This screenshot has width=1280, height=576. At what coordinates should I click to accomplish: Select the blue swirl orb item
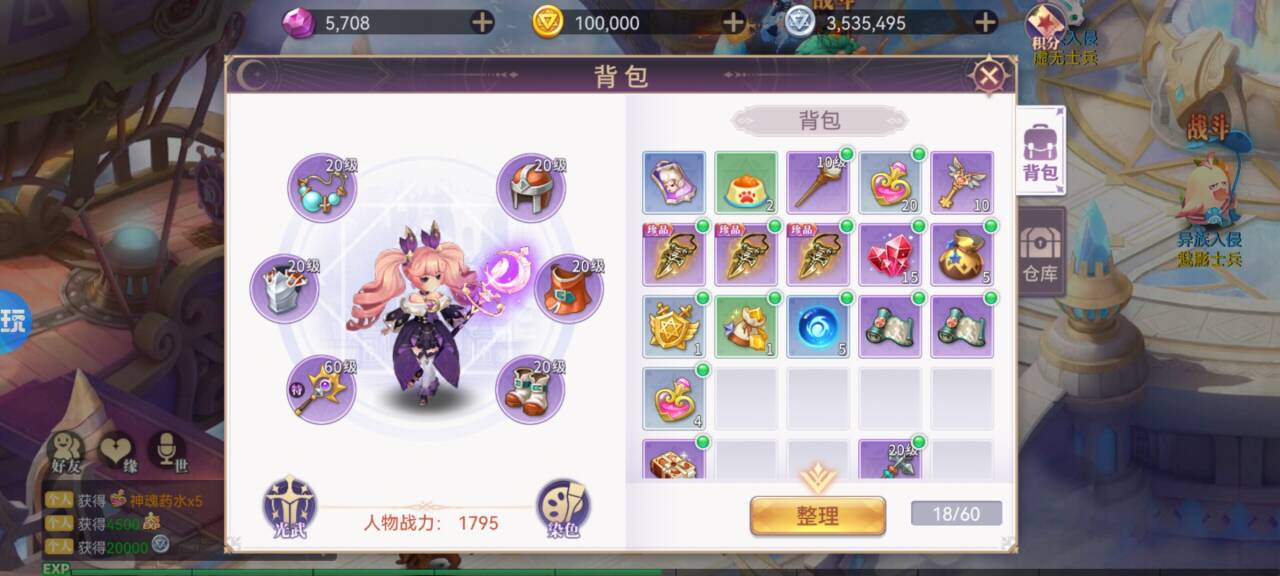tap(818, 327)
